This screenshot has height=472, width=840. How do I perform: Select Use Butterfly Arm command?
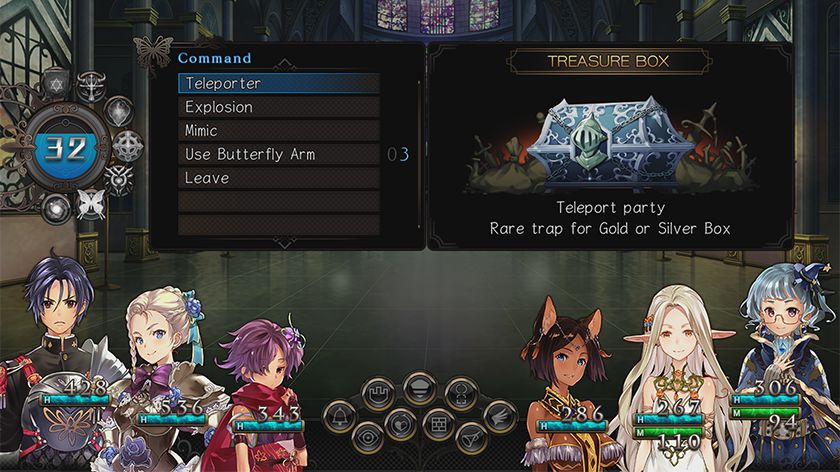point(279,155)
